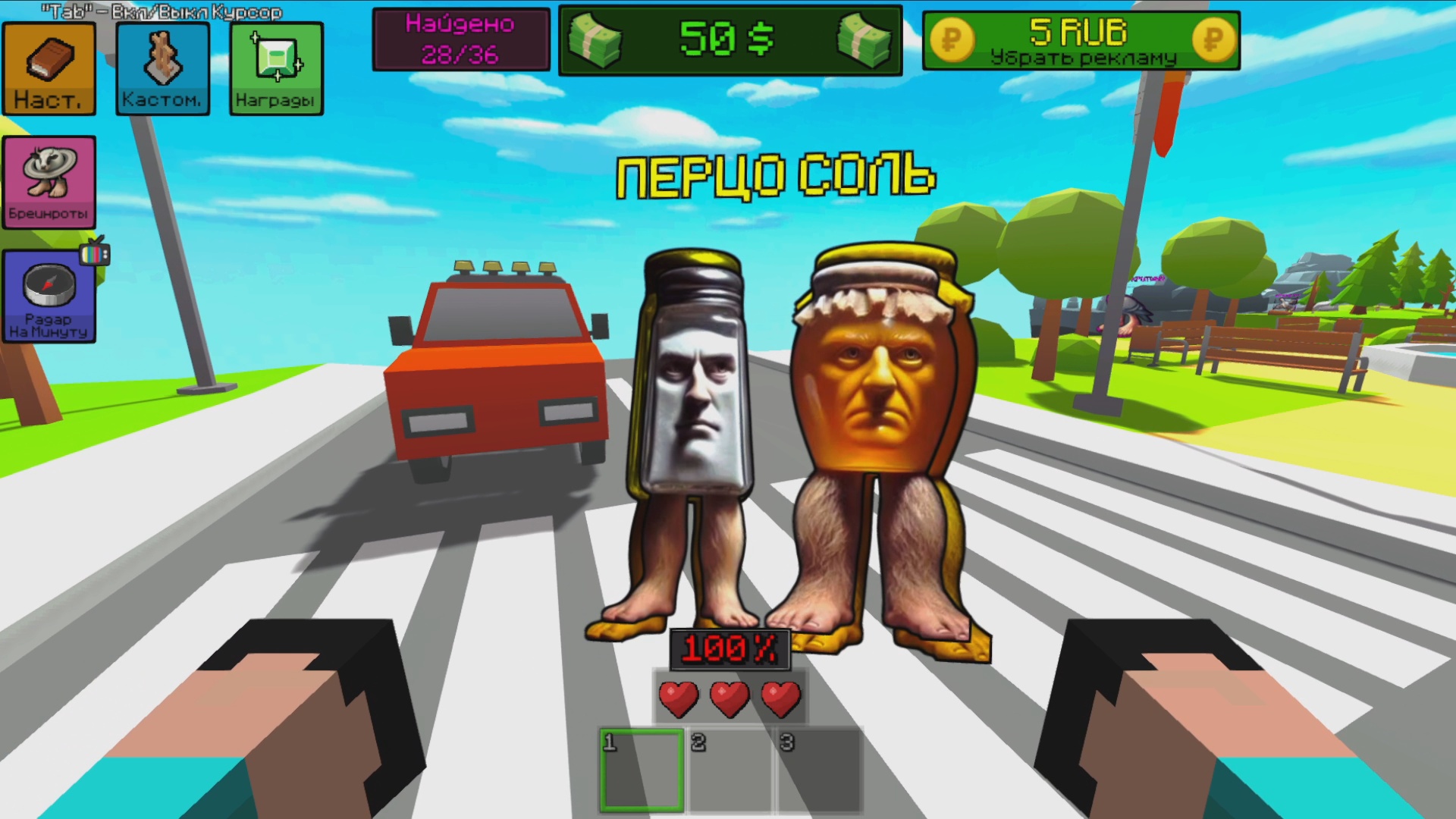This screenshot has height=819, width=1456.
Task: Open the Бреинроты collection panel
Action: pyautogui.click(x=49, y=180)
